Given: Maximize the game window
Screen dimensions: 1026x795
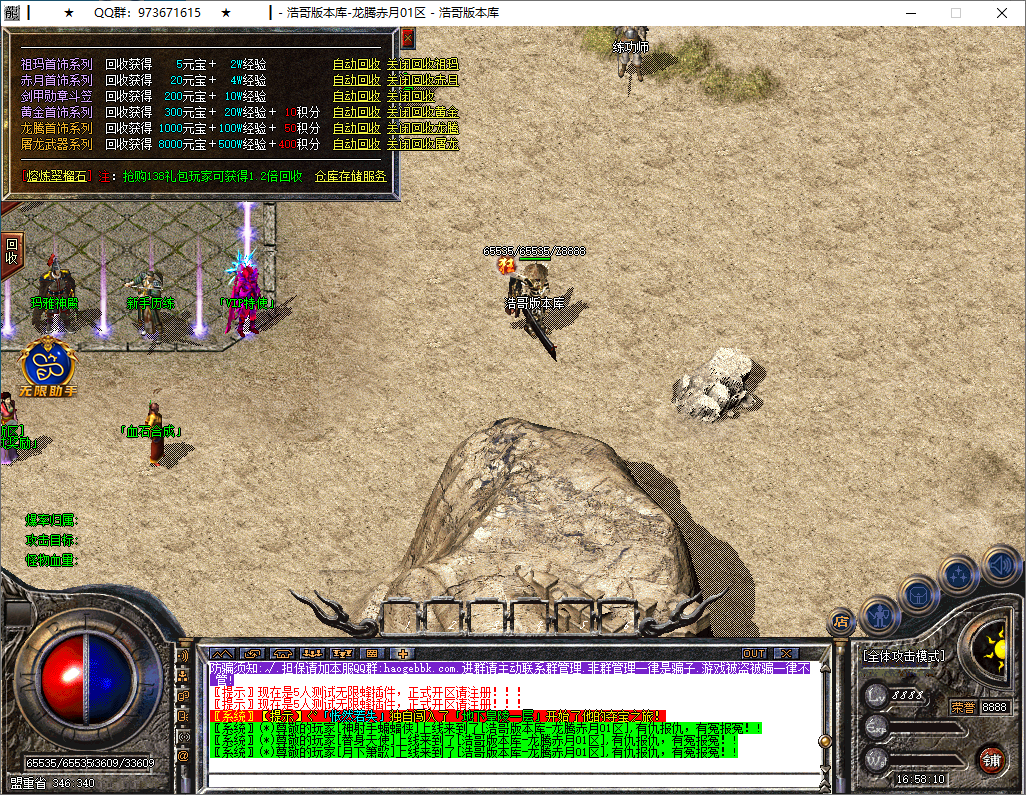Looking at the screenshot, I should [955, 13].
